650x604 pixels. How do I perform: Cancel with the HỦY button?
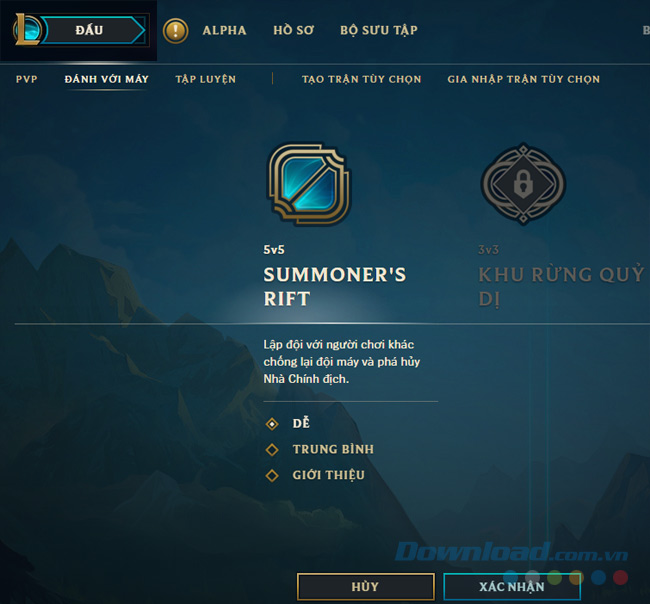coord(365,587)
